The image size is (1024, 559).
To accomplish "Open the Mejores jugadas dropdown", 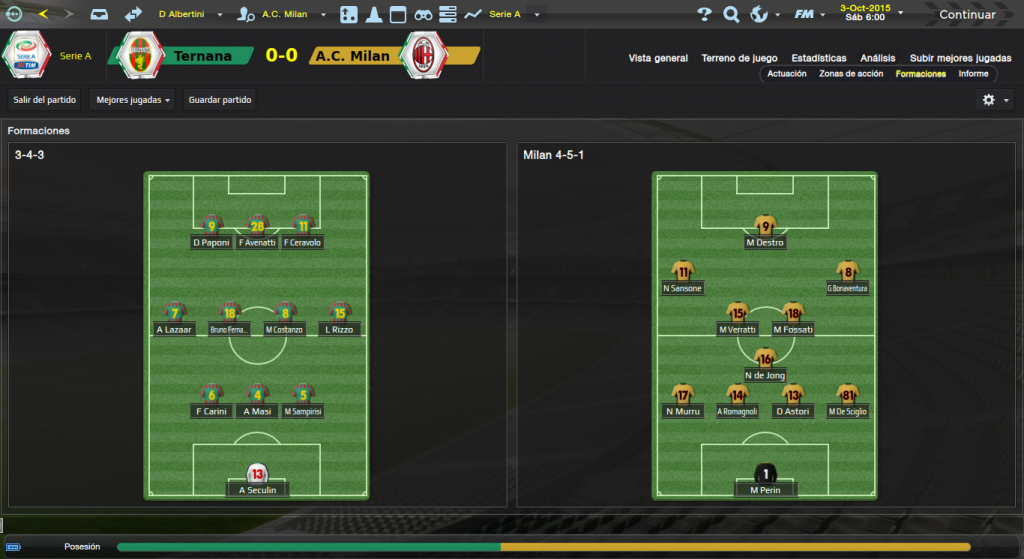I will coord(133,100).
